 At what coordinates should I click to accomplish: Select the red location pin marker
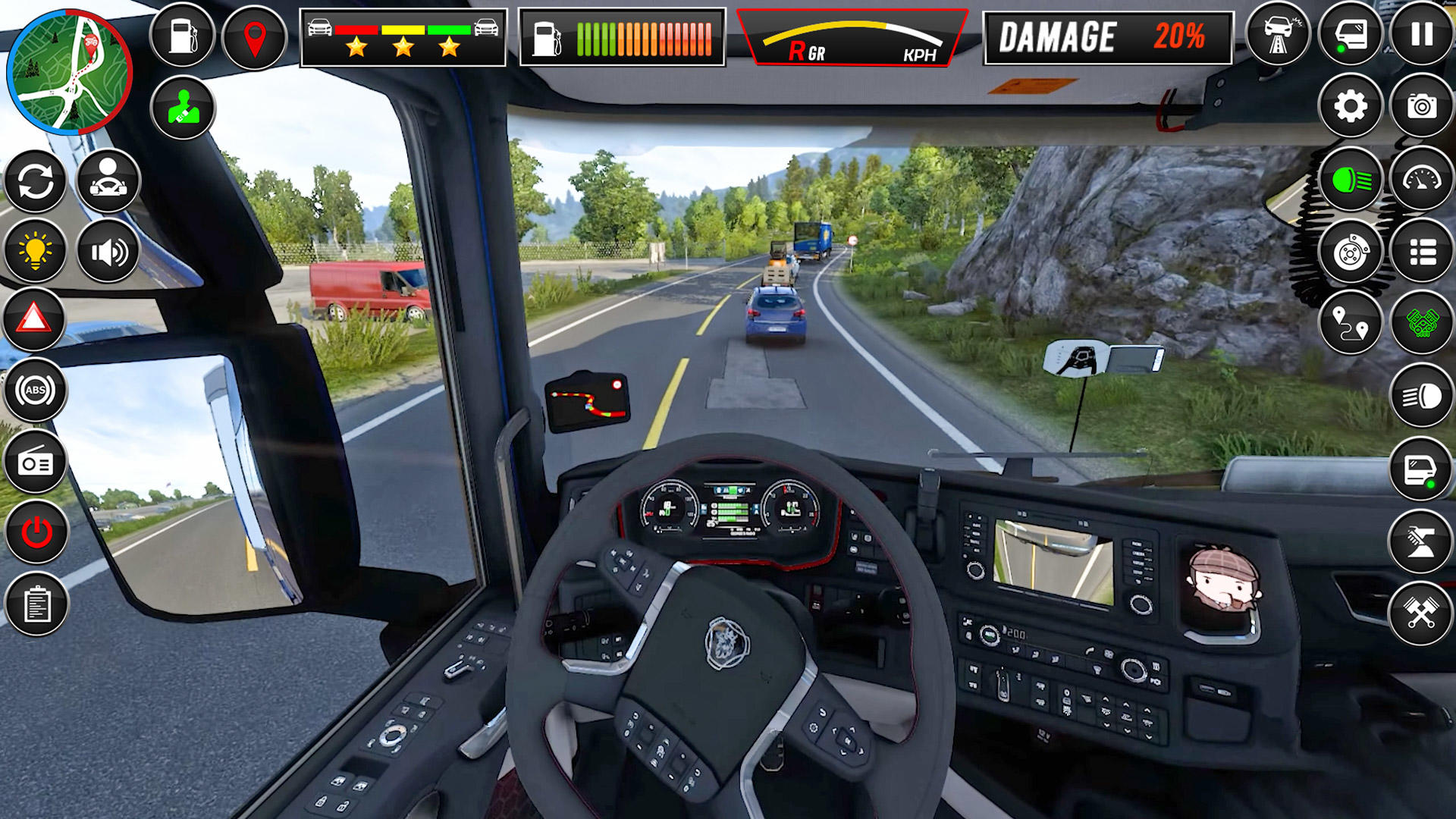[256, 33]
